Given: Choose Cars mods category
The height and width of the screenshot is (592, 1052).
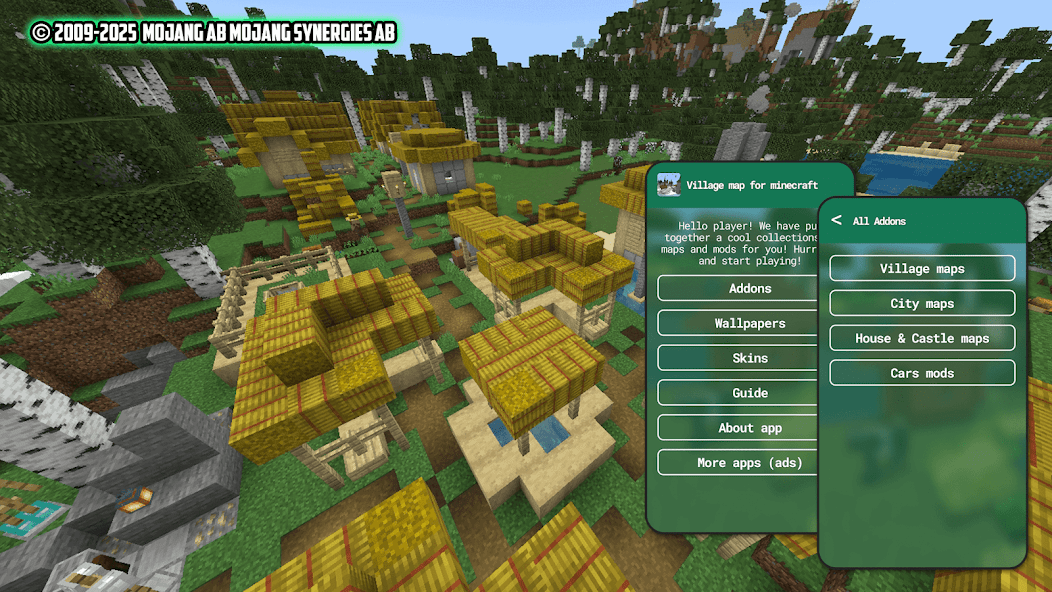Looking at the screenshot, I should click(922, 373).
